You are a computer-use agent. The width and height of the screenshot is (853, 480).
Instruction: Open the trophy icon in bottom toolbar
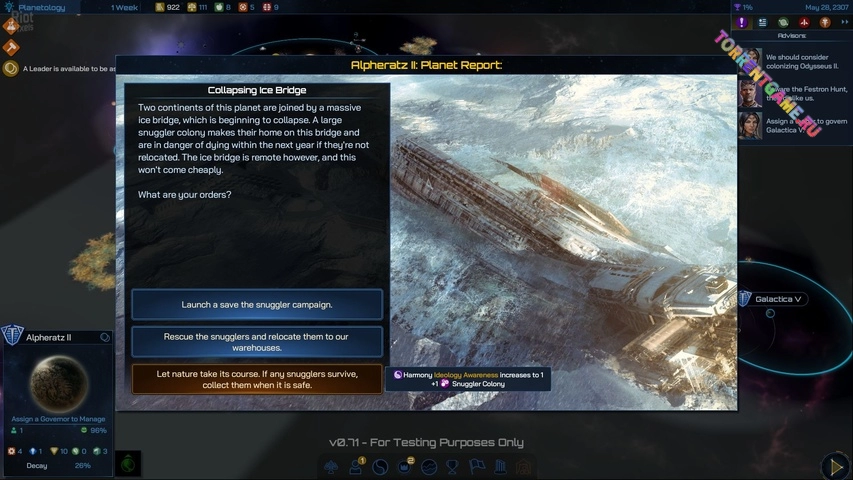tap(452, 467)
